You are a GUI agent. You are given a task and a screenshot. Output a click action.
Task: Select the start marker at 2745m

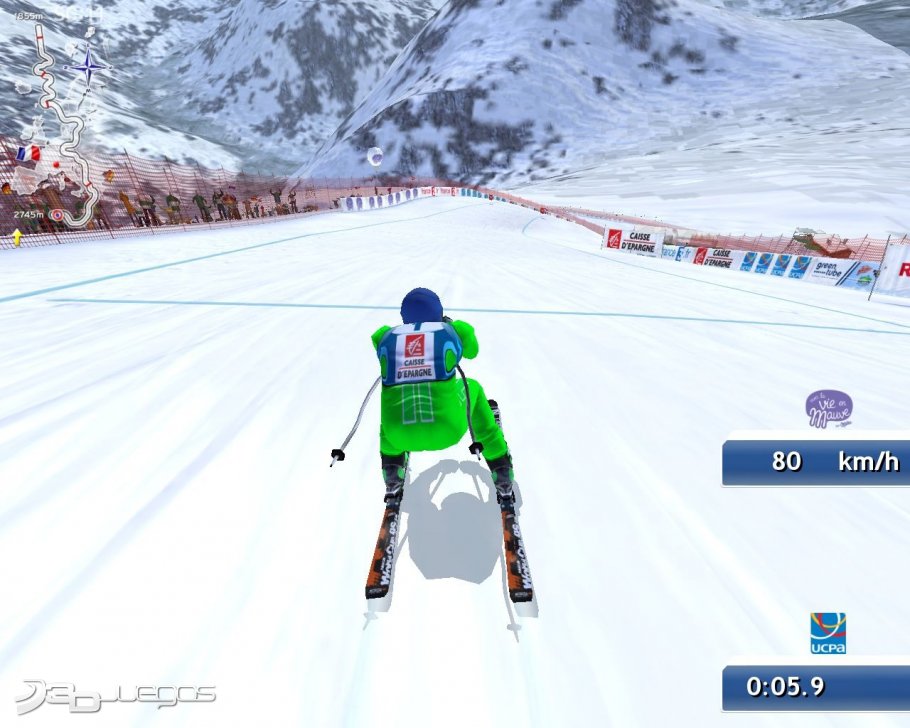coord(57,215)
